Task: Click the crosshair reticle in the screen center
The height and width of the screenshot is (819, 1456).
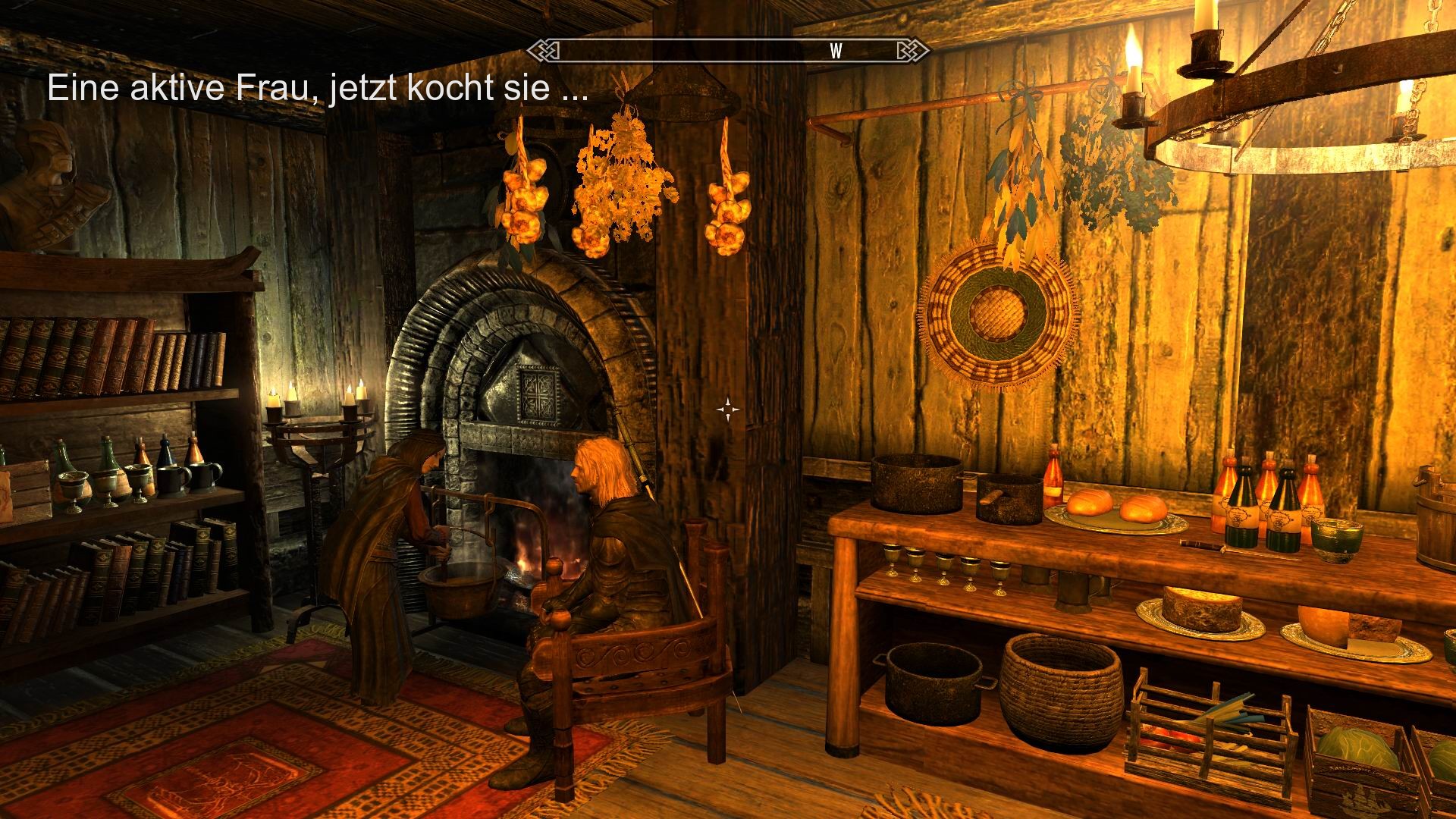Action: [730, 409]
